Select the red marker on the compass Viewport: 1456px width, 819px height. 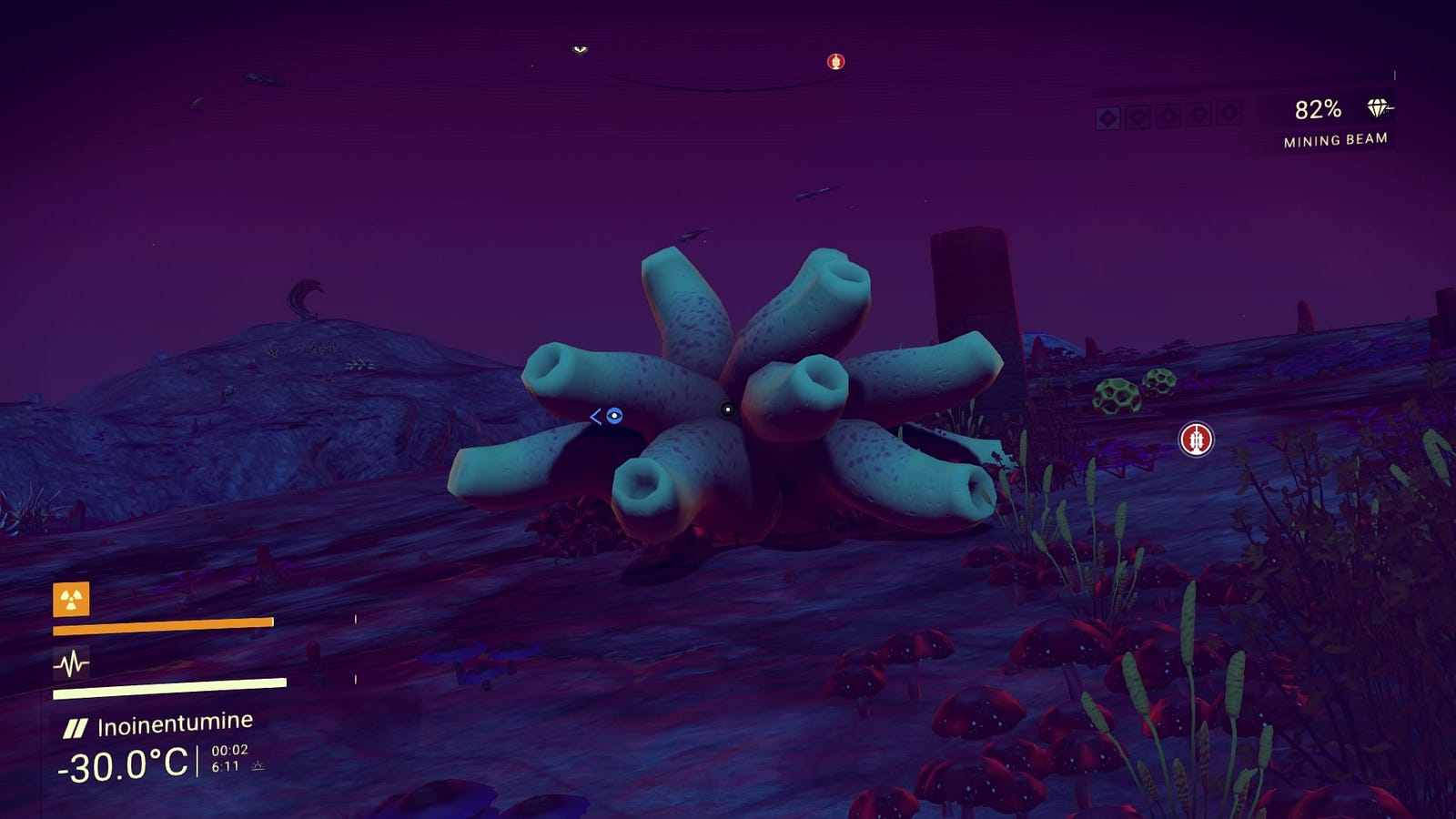coord(835,61)
